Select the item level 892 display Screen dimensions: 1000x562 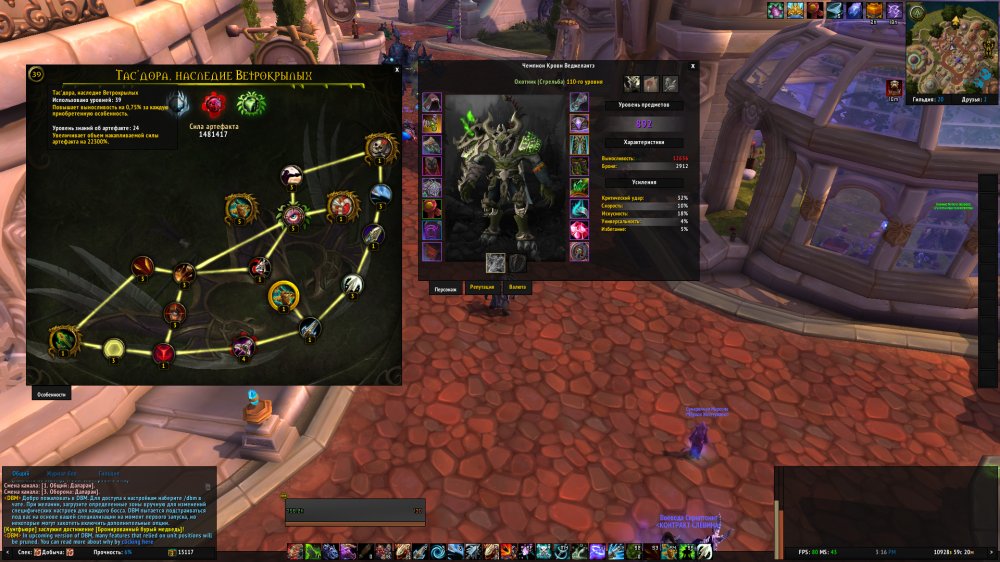643,124
